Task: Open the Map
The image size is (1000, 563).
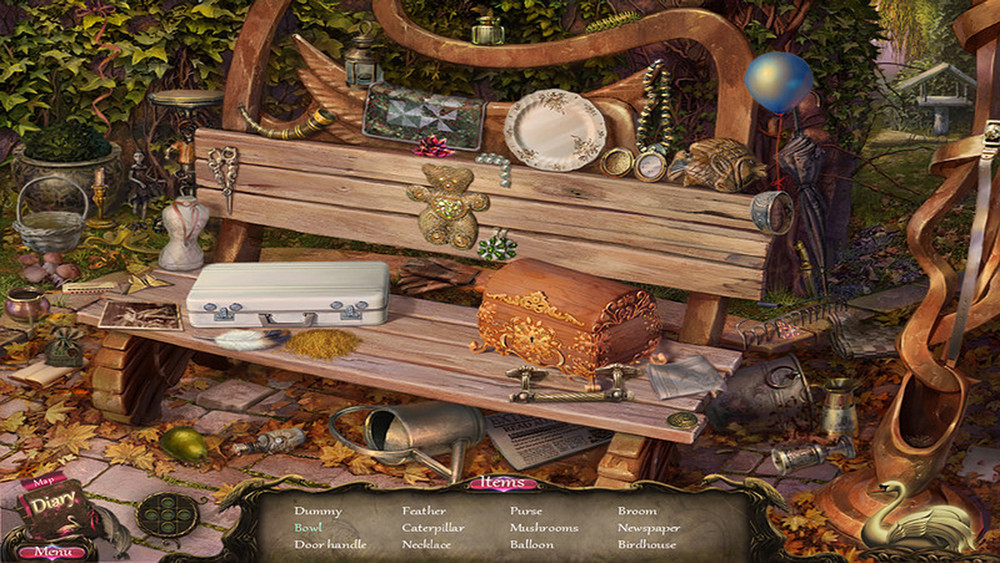Action: point(43,481)
